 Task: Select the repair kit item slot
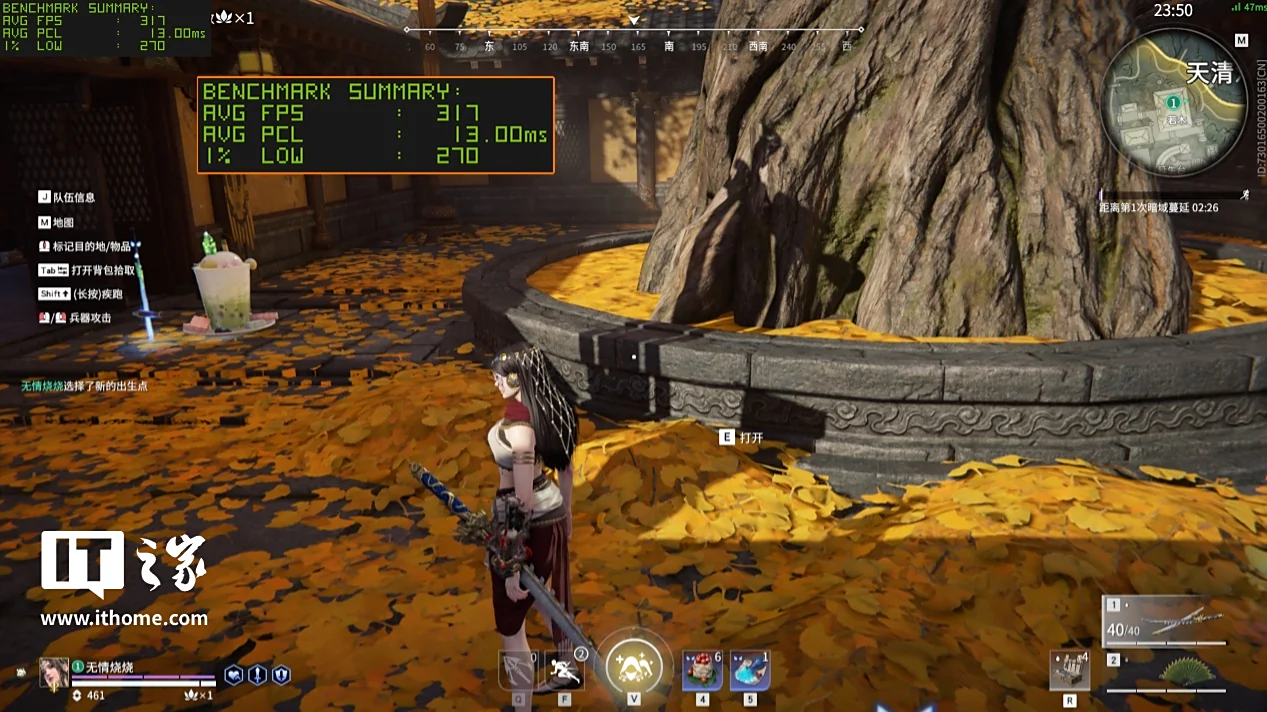pos(1069,670)
